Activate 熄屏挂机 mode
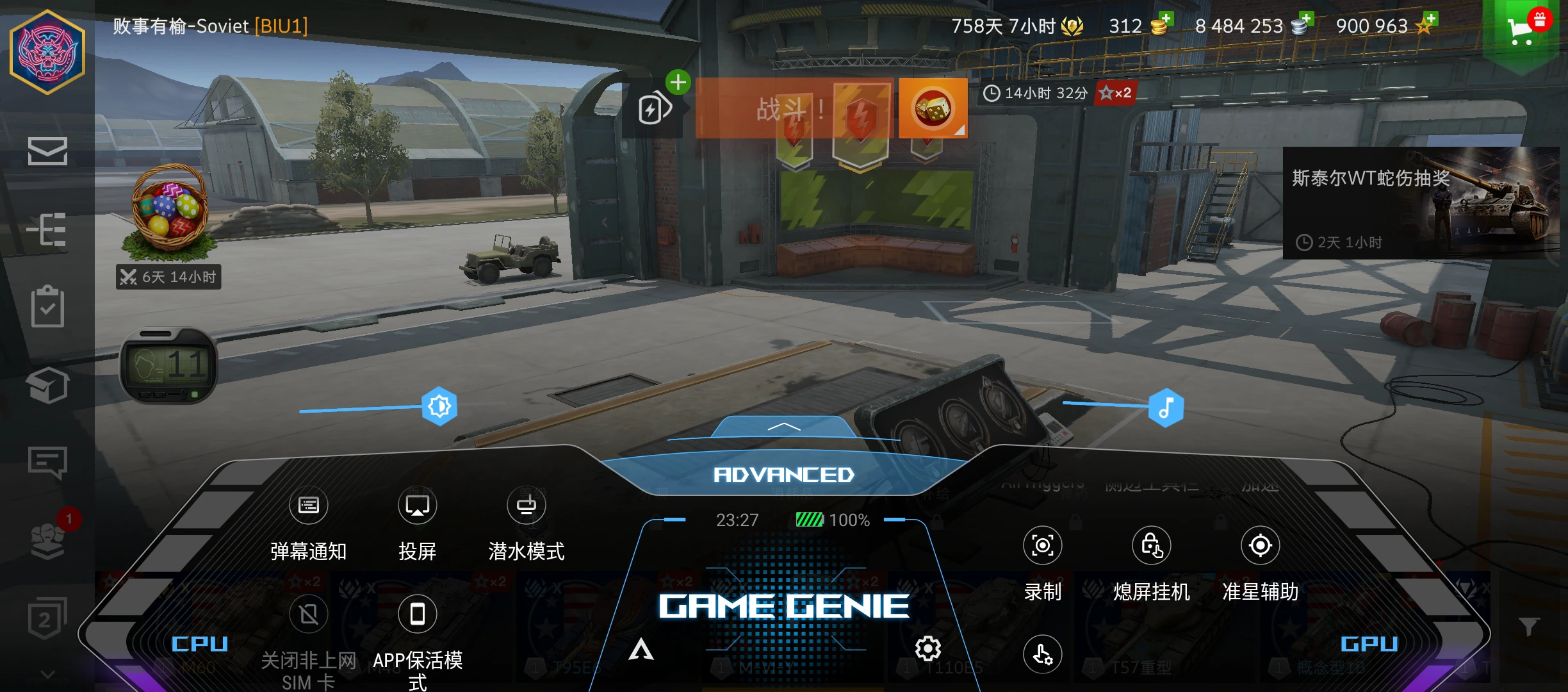The image size is (1568, 692). [x=1152, y=546]
